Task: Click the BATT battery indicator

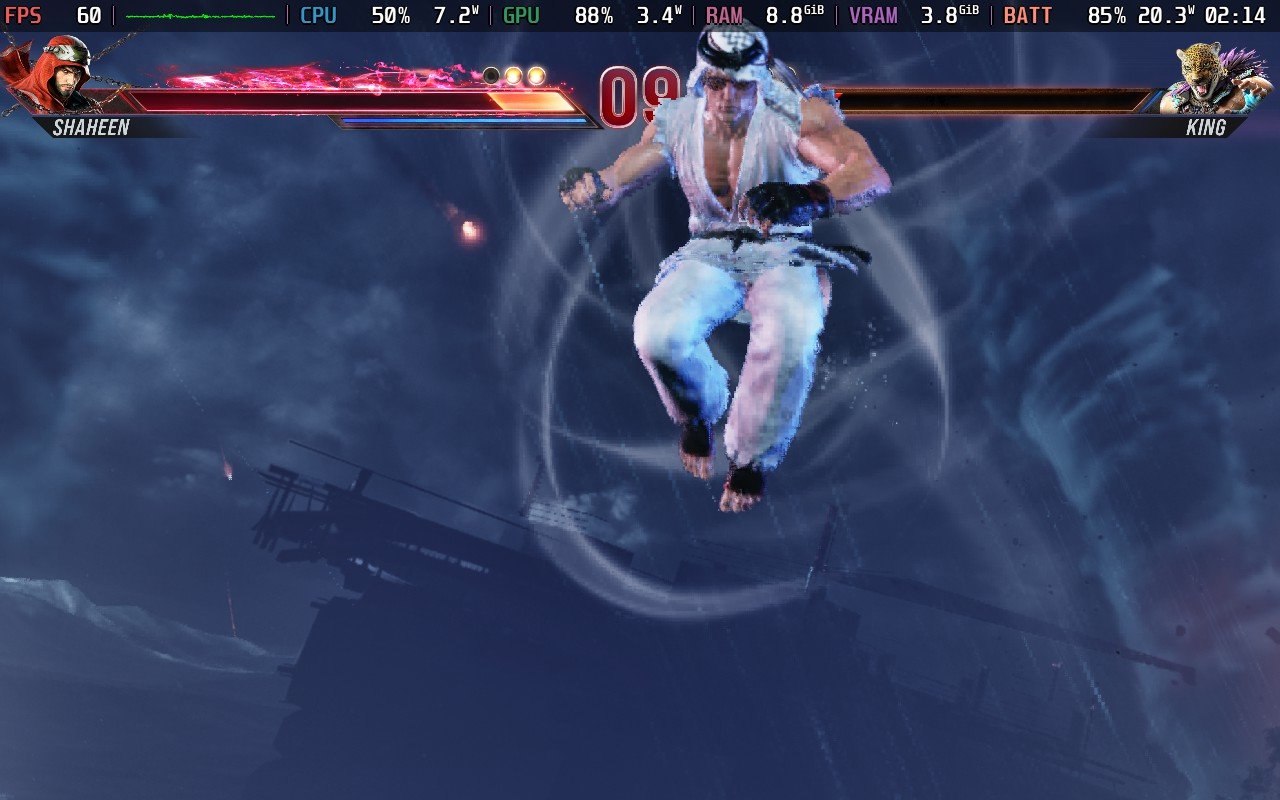Action: tap(1028, 15)
